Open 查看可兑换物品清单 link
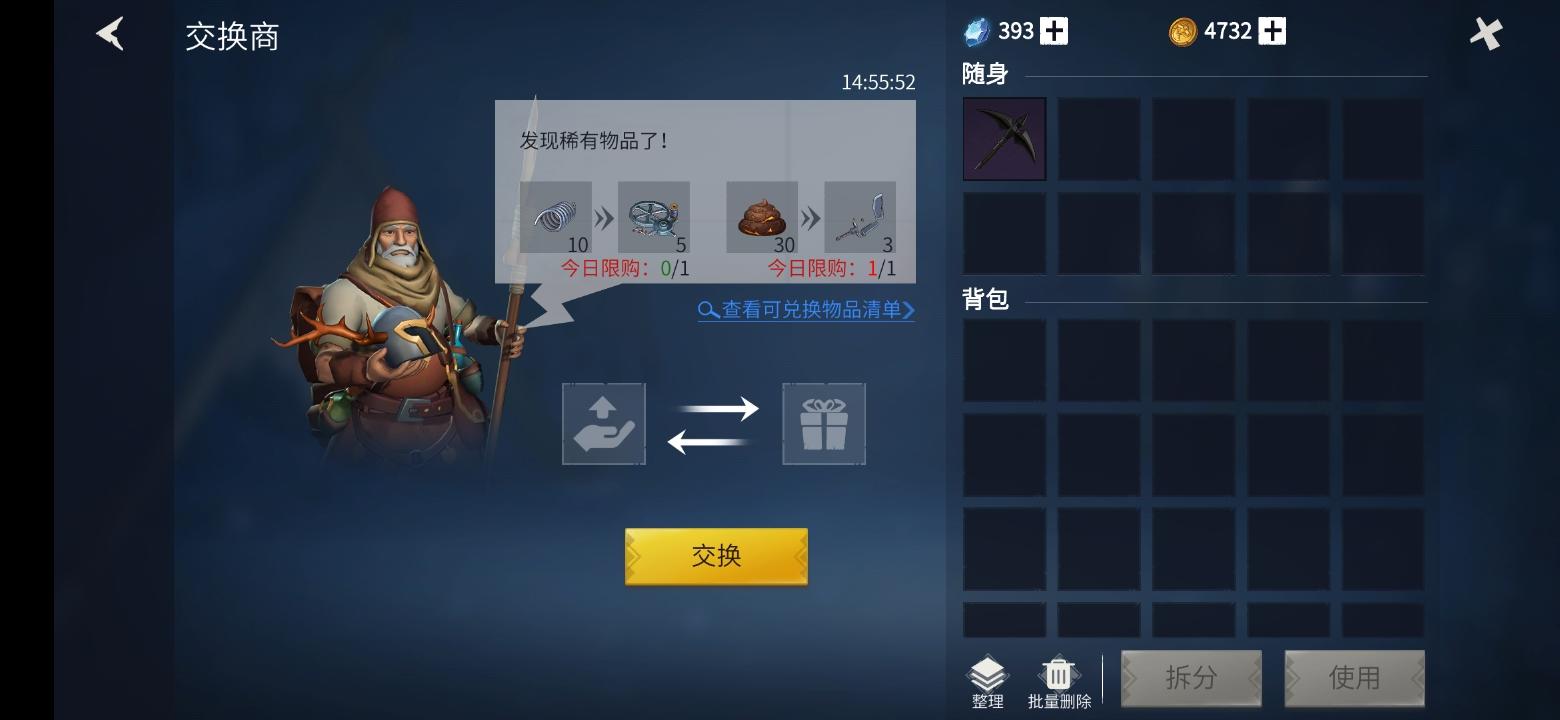This screenshot has height=720, width=1560. click(805, 311)
